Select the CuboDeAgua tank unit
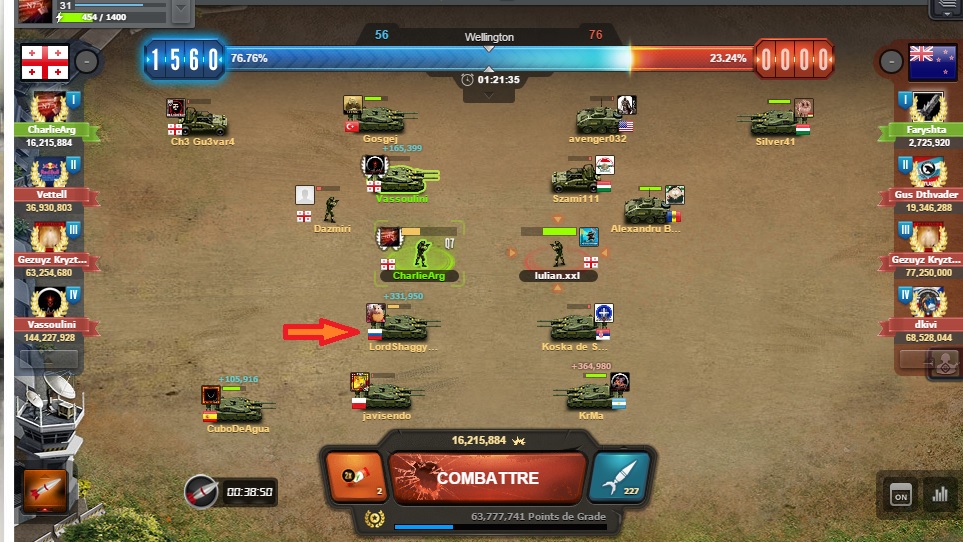 (240, 408)
